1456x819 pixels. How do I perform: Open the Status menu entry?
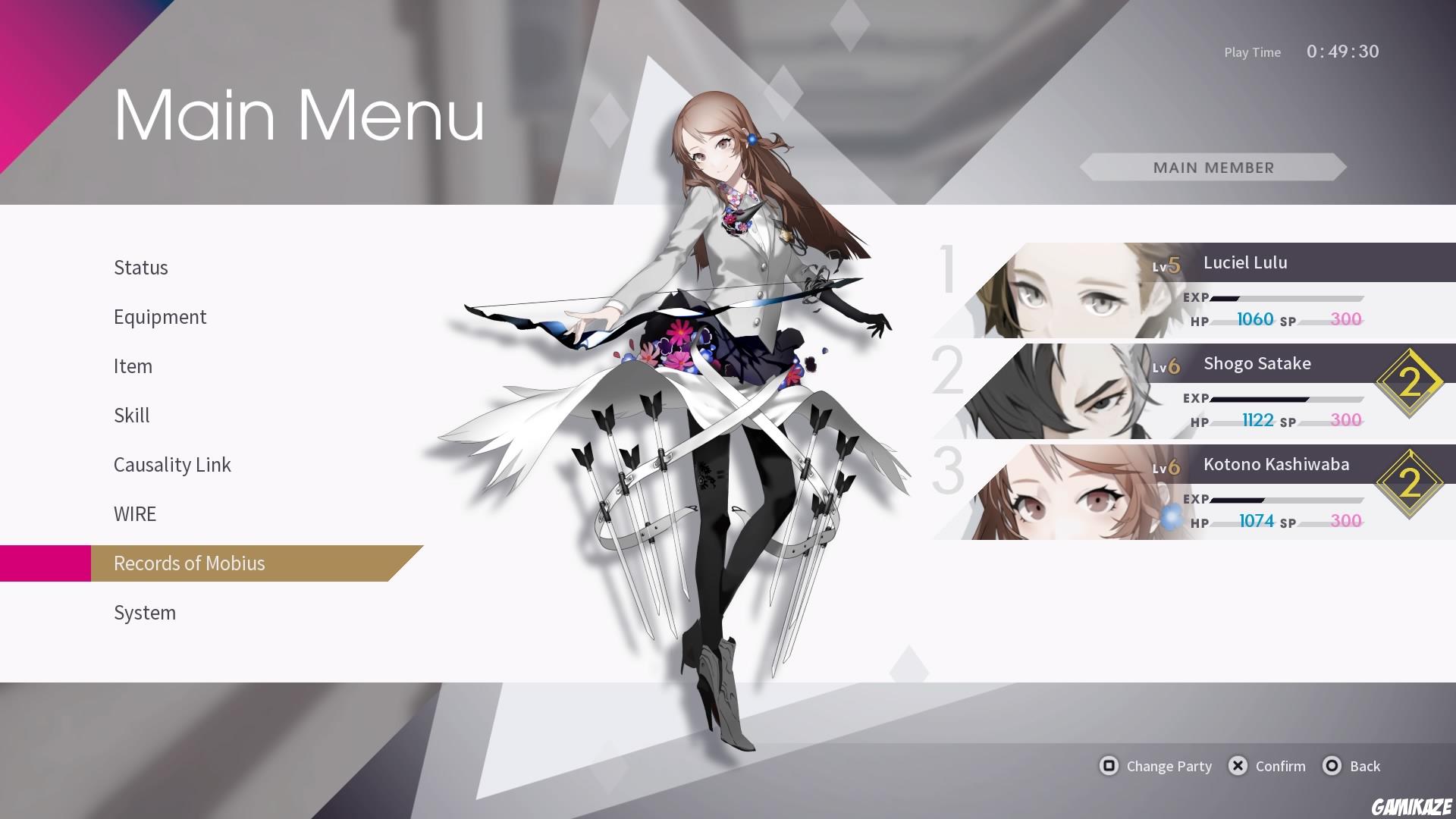[141, 267]
